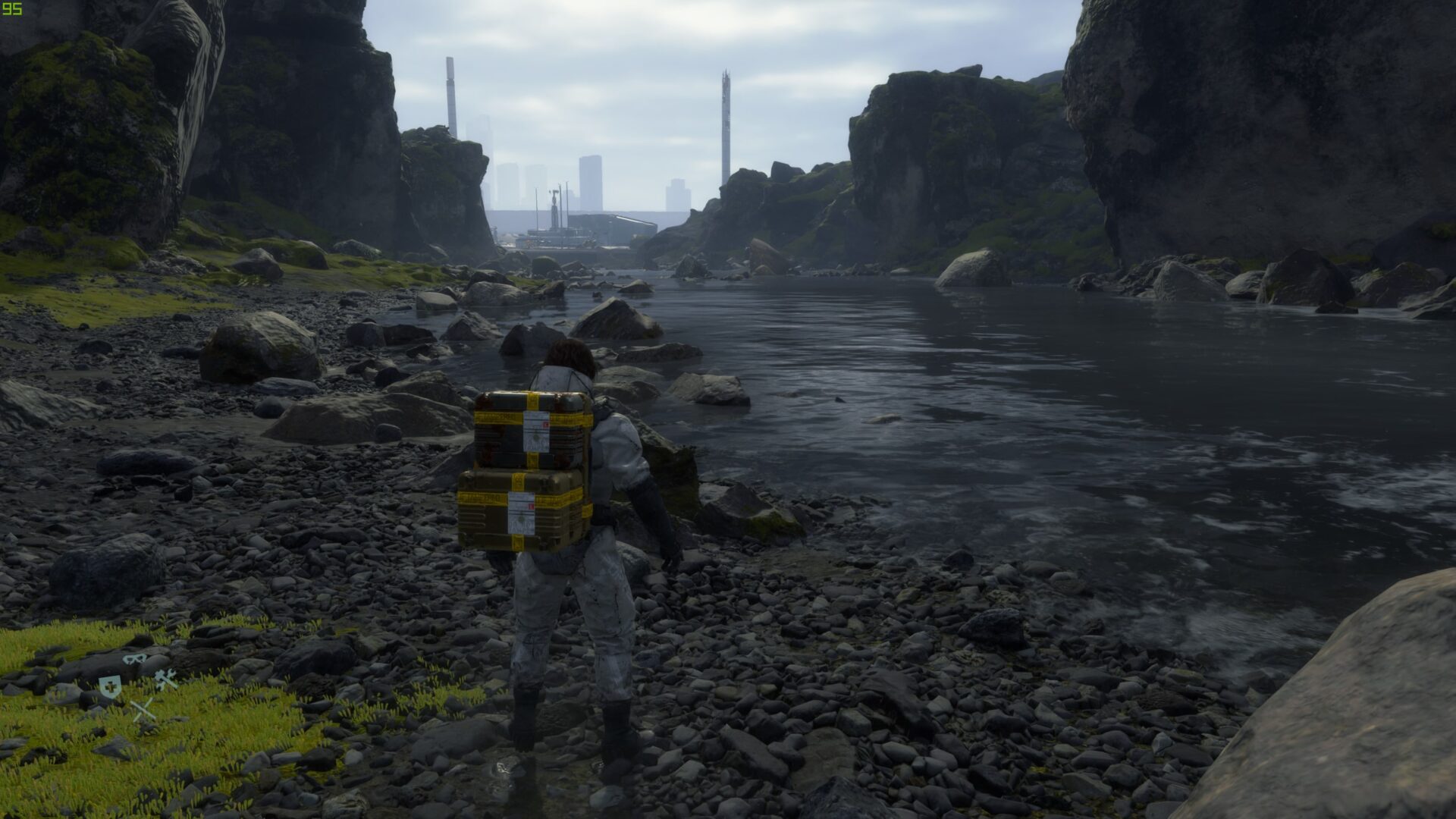
Task: Choose the hammer and wrench tools icon
Action: pyautogui.click(x=166, y=679)
